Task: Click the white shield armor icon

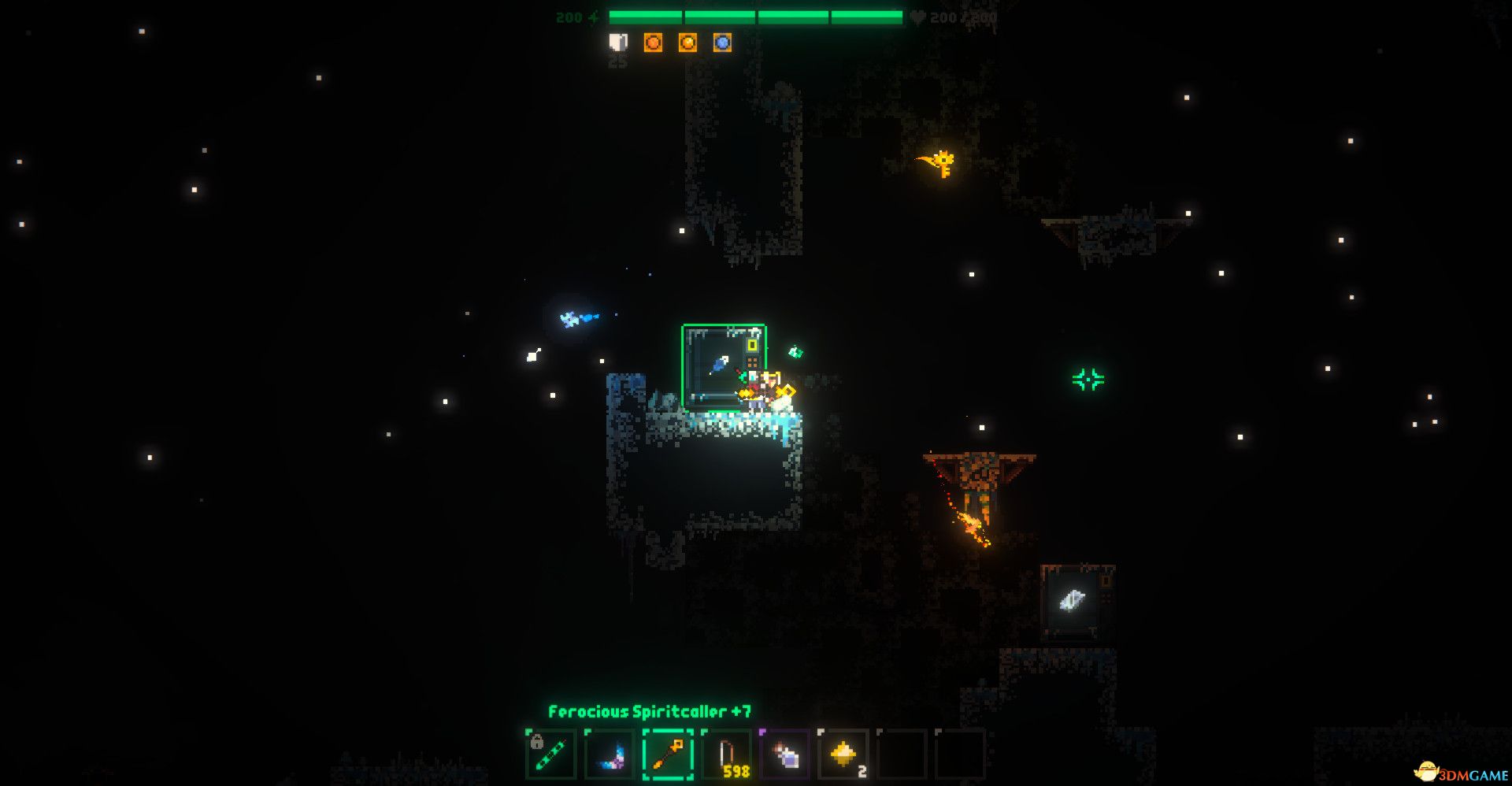Action: tap(618, 43)
